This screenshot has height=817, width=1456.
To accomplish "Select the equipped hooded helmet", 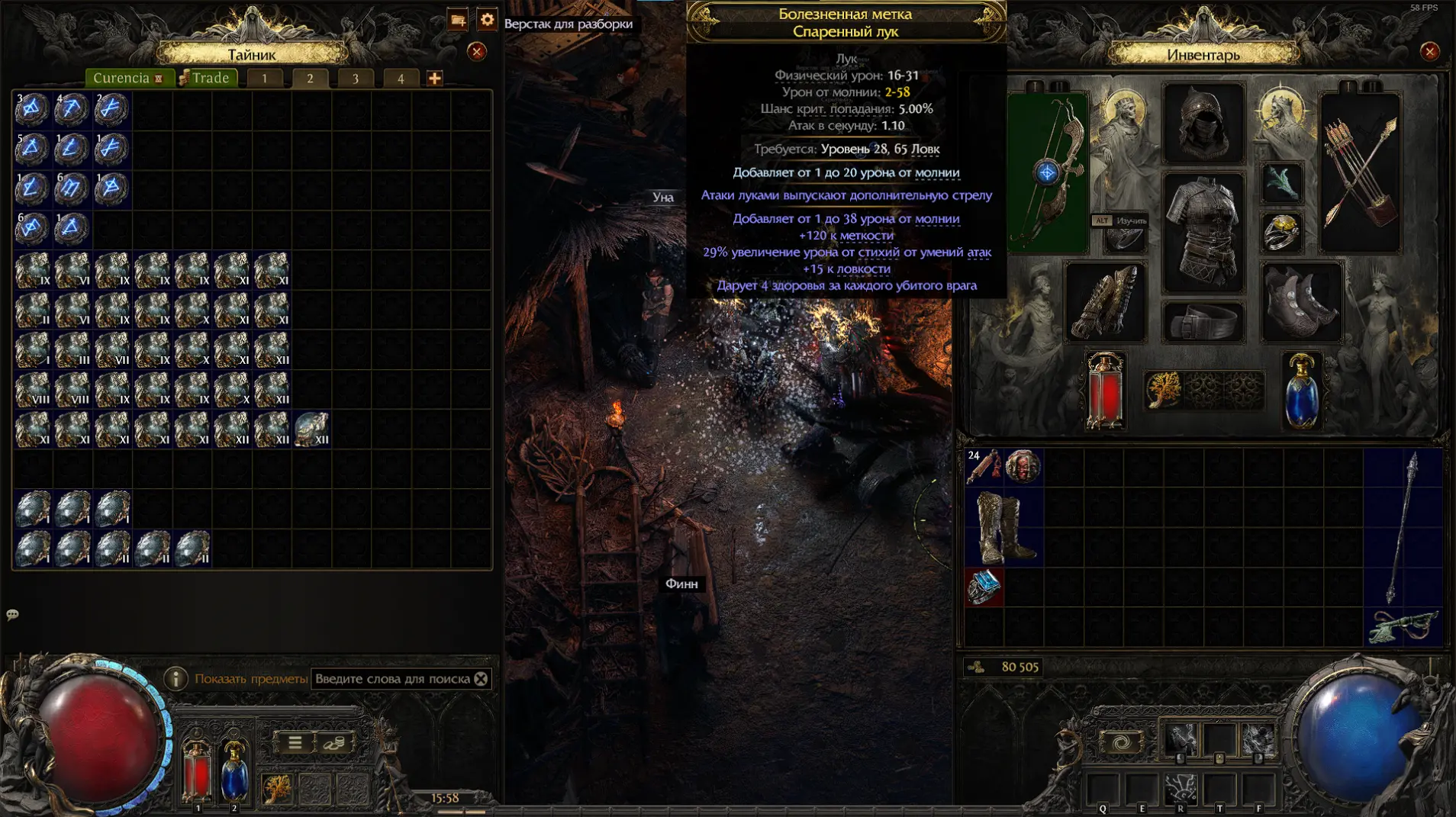I will point(1203,124).
